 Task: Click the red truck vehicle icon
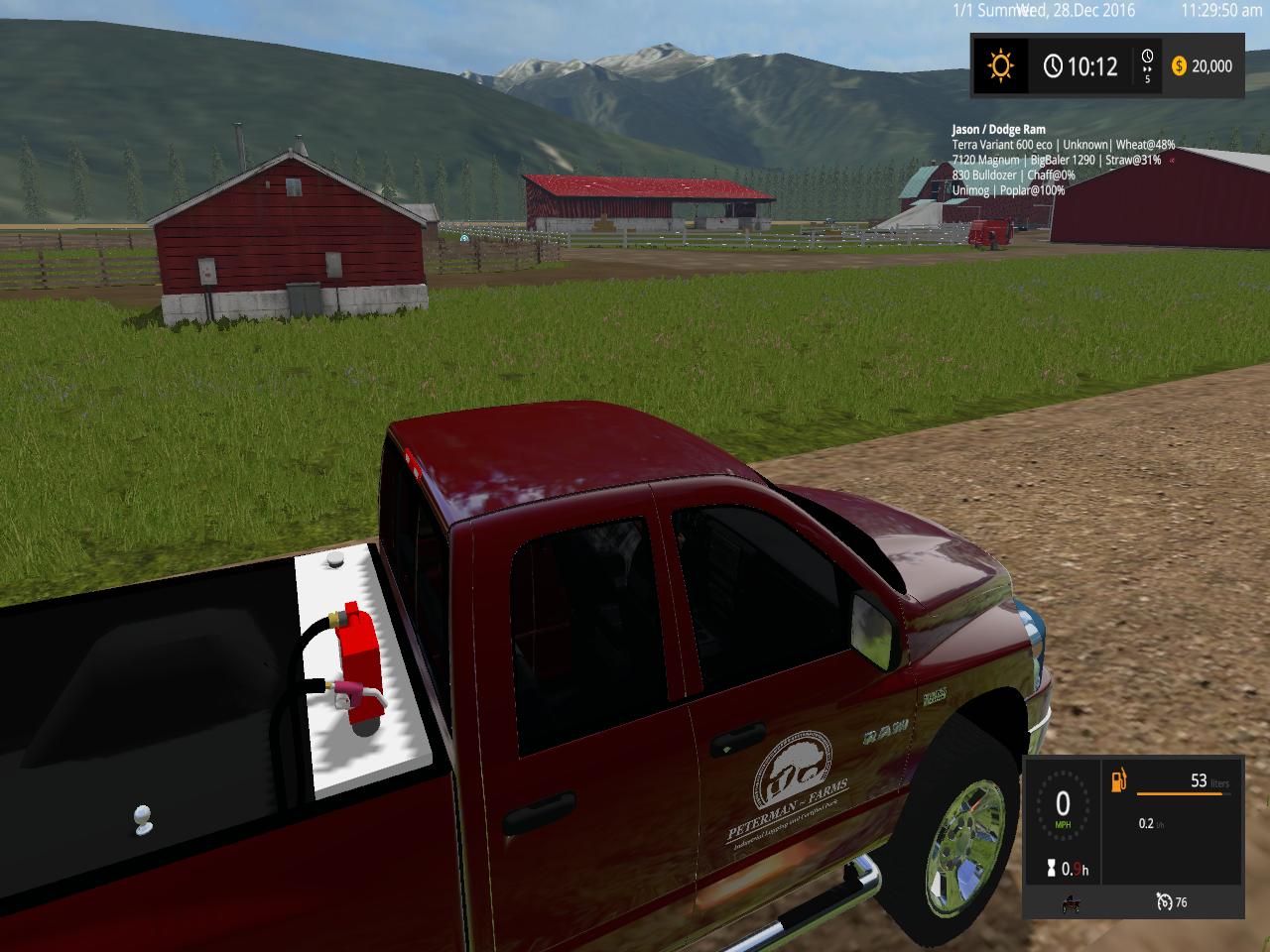click(x=1071, y=903)
